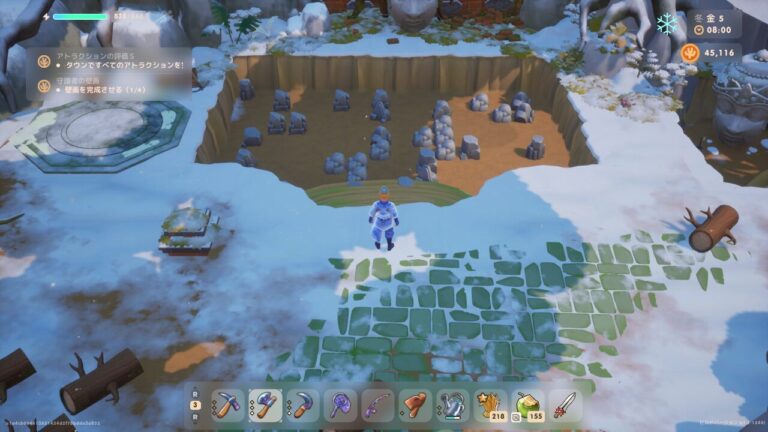Select the pickaxe hotbar slot

227,405
